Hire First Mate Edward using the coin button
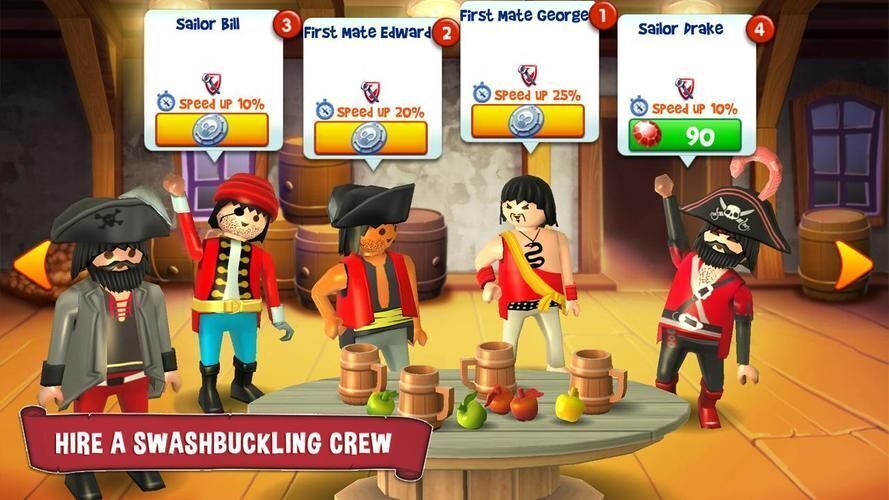889x500 pixels. 371,137
